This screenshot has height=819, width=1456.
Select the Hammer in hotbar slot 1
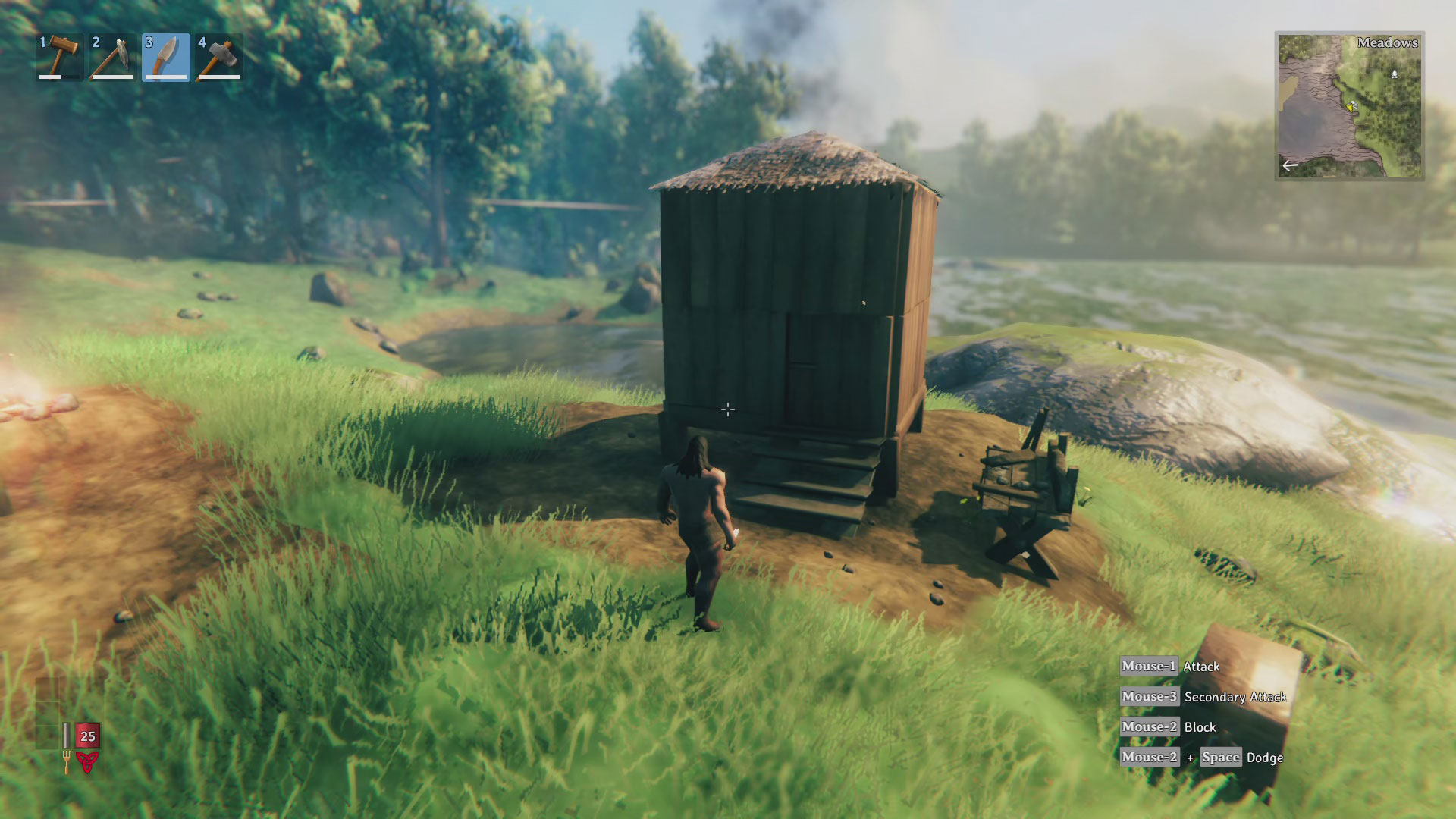pyautogui.click(x=59, y=59)
